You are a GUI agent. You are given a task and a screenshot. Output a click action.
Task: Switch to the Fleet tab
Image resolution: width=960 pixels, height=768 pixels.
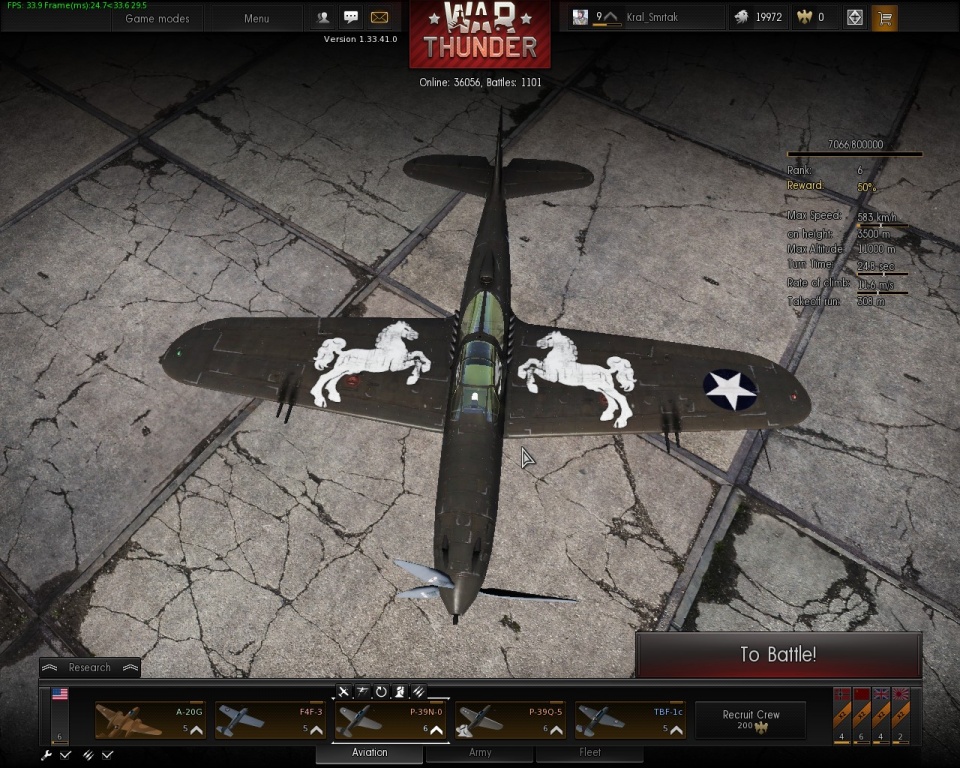coord(590,752)
